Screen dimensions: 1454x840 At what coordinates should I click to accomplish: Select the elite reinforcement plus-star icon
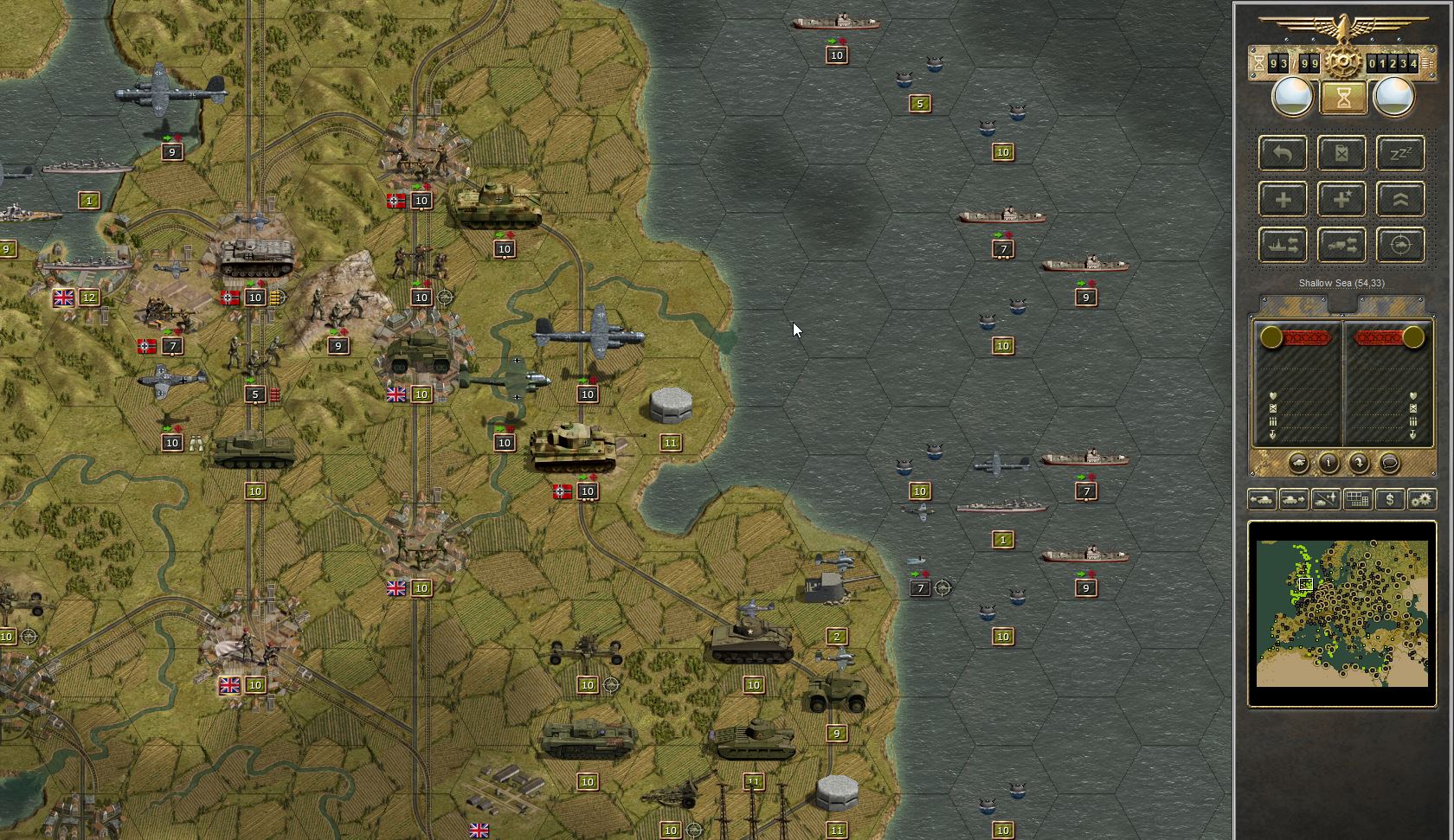tap(1341, 199)
